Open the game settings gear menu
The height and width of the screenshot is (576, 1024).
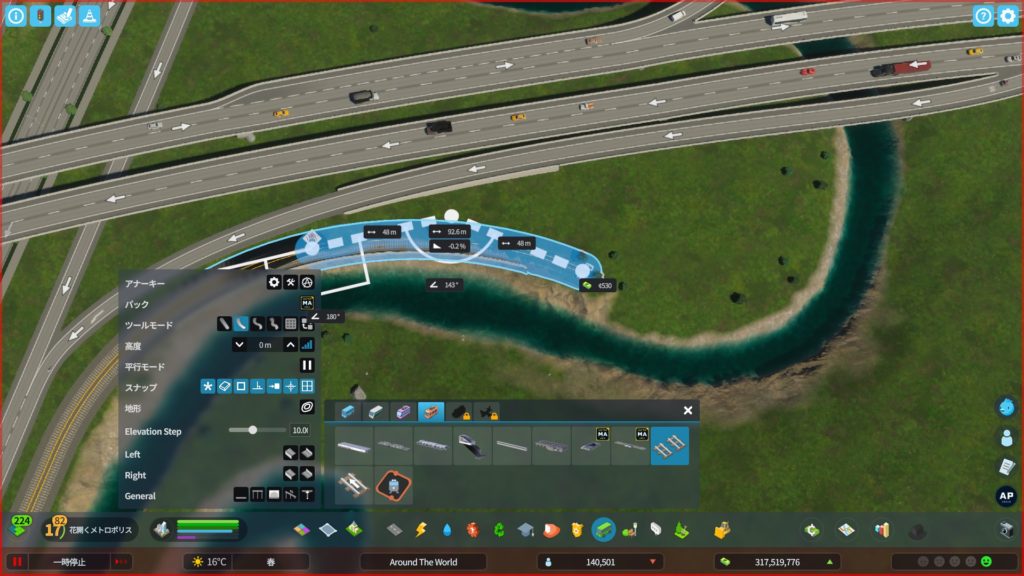point(1007,16)
